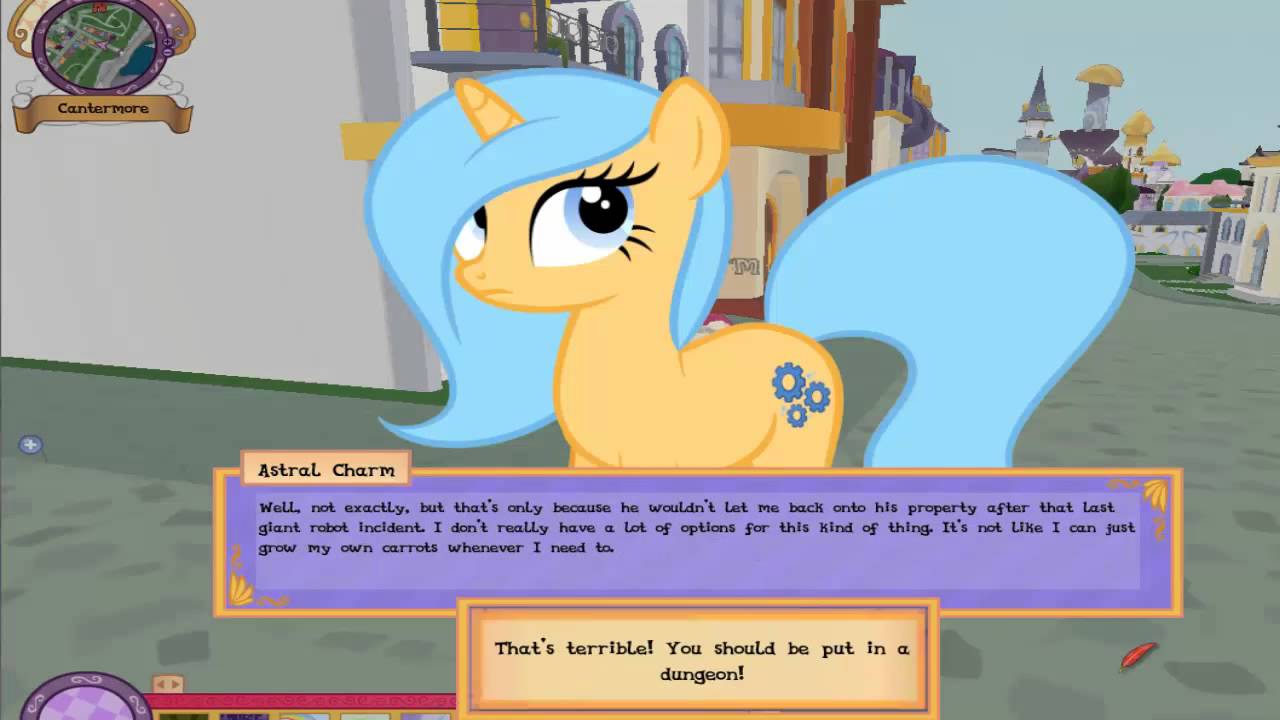
Task: Click the red quill feather icon
Action: (1138, 656)
